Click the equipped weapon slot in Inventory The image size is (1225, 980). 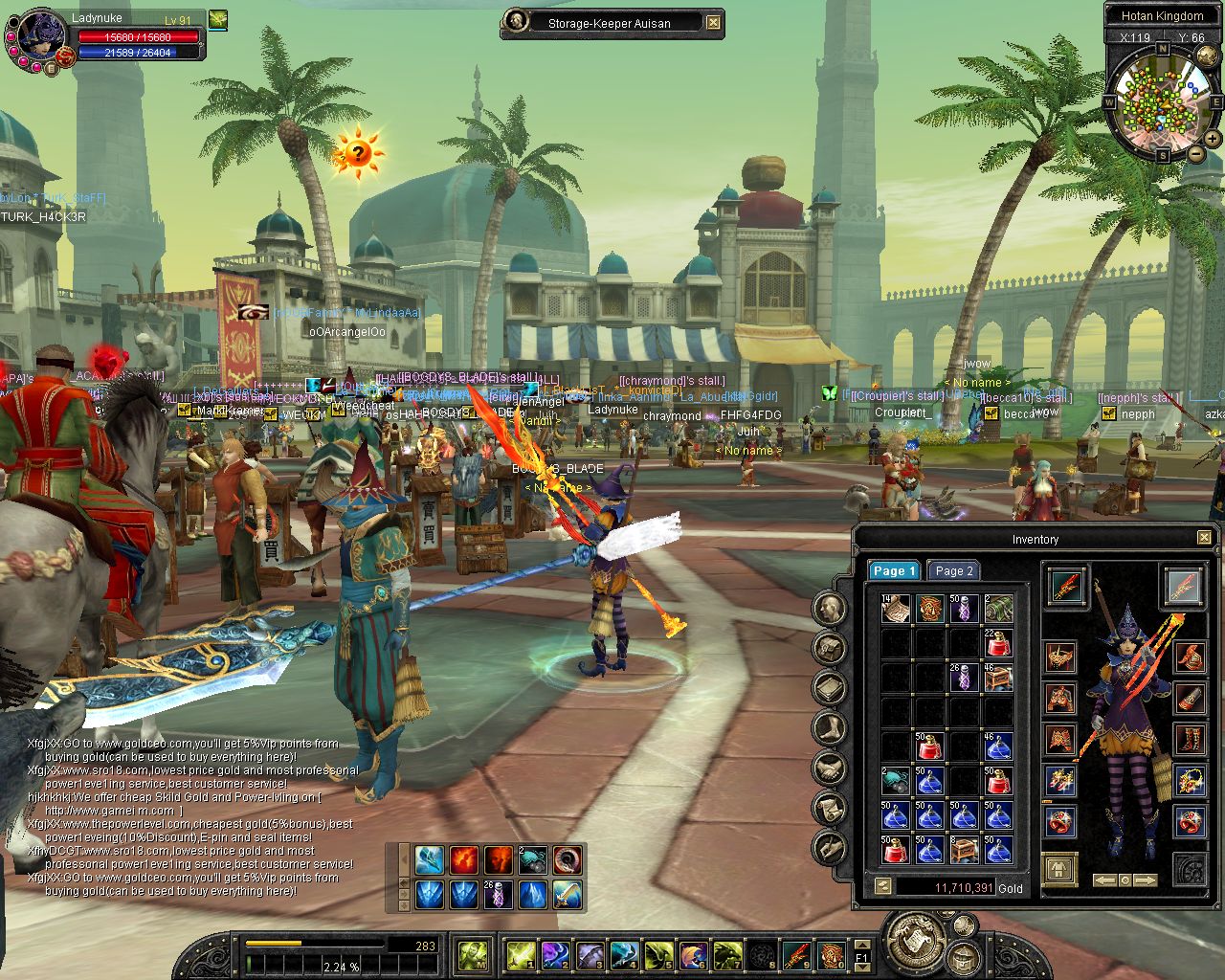point(1065,586)
